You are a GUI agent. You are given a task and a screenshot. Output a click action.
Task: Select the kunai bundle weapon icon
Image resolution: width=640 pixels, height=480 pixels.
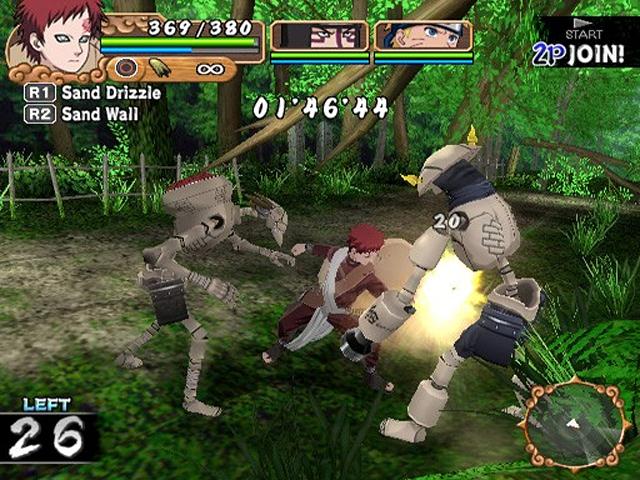click(x=160, y=69)
